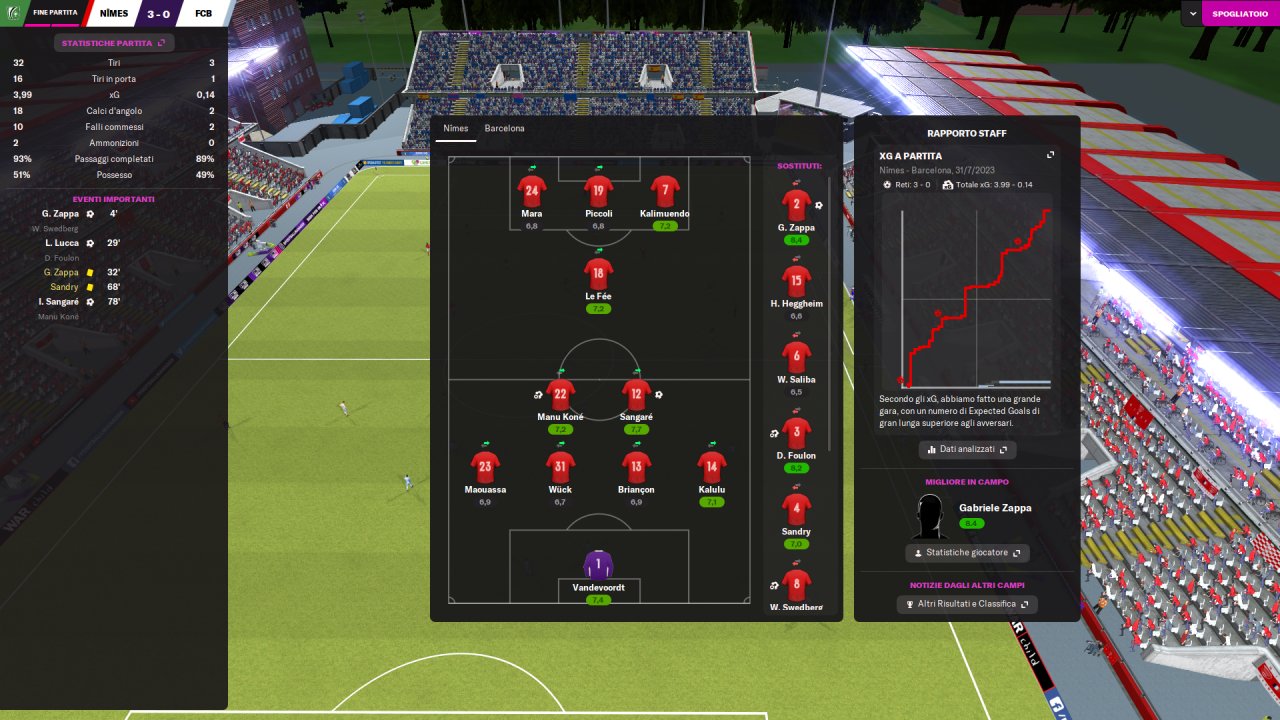This screenshot has width=1280, height=720.
Task: Select Manu Koné number 22
Action: click(560, 394)
